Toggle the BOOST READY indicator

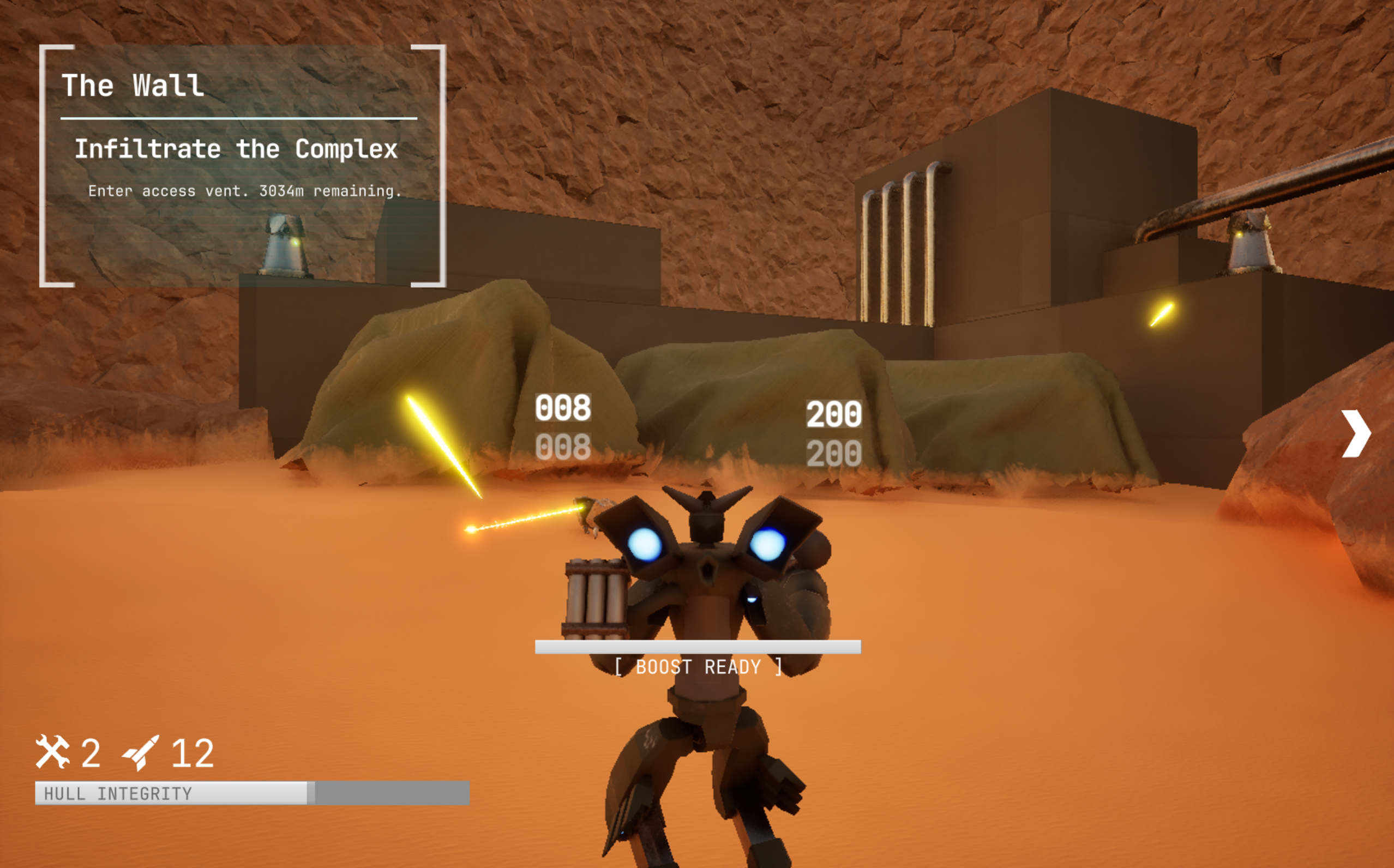pos(698,666)
